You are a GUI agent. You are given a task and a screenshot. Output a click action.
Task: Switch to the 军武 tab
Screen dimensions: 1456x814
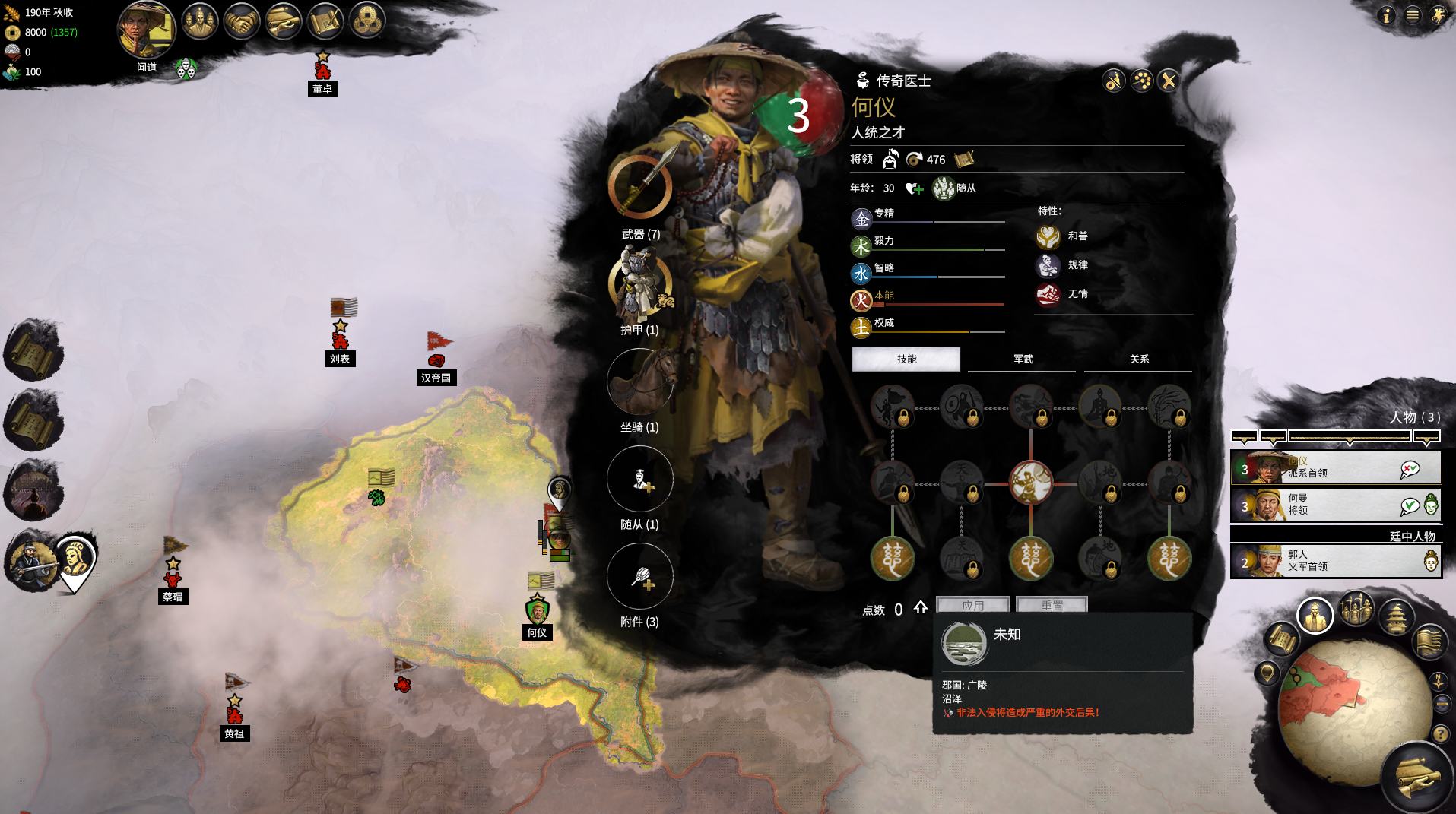(x=1023, y=359)
